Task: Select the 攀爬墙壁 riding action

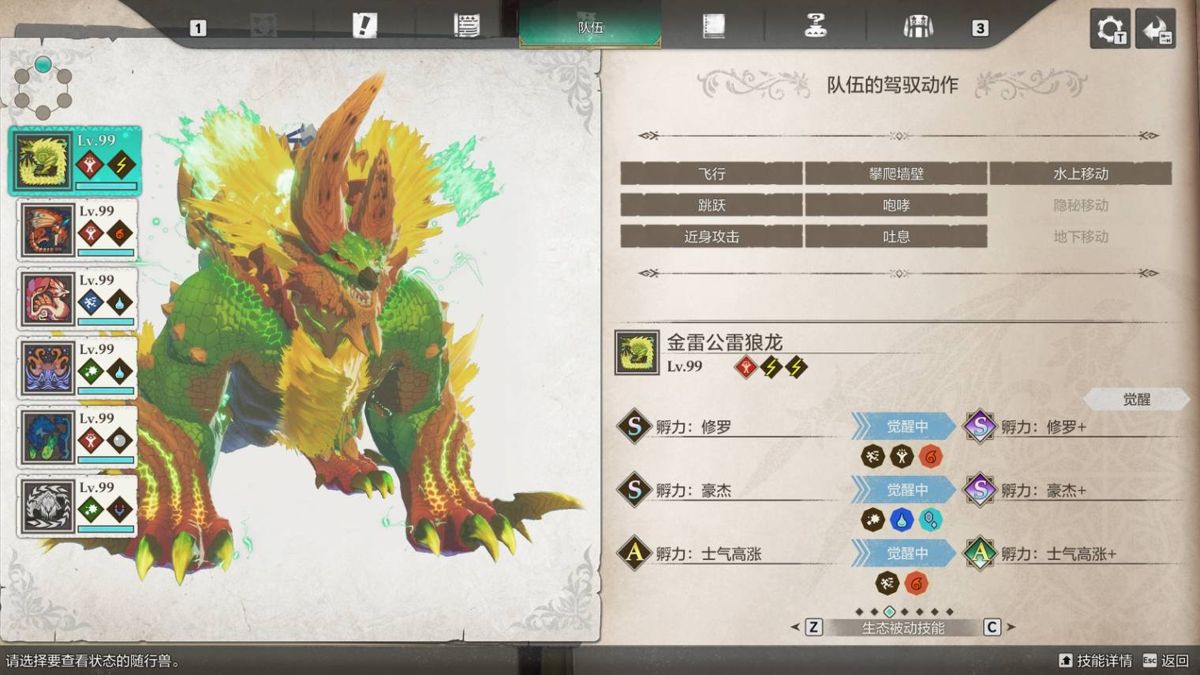Action: (895, 174)
